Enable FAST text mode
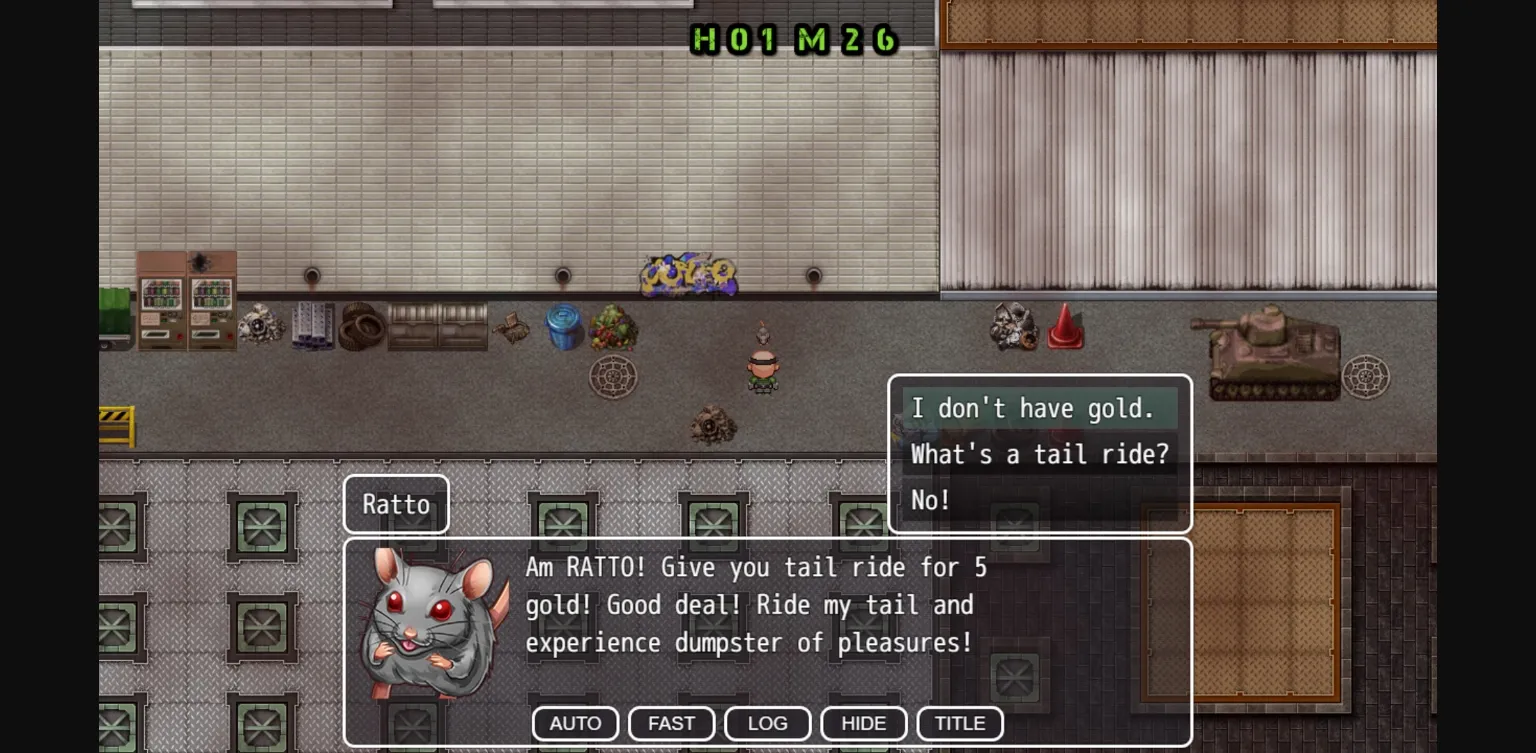The width and height of the screenshot is (1536, 753). [671, 723]
